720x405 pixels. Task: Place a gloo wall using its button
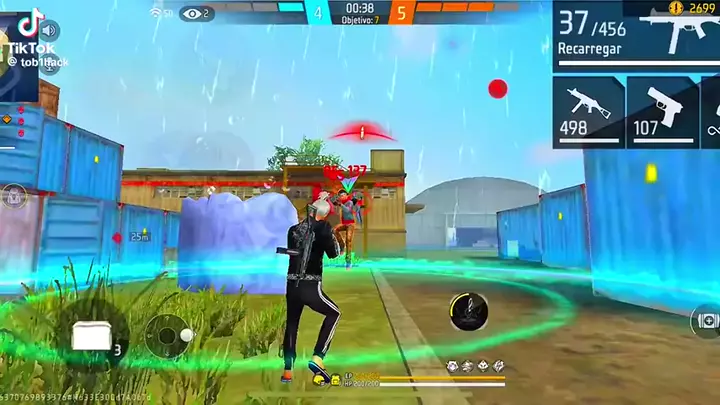[92, 336]
